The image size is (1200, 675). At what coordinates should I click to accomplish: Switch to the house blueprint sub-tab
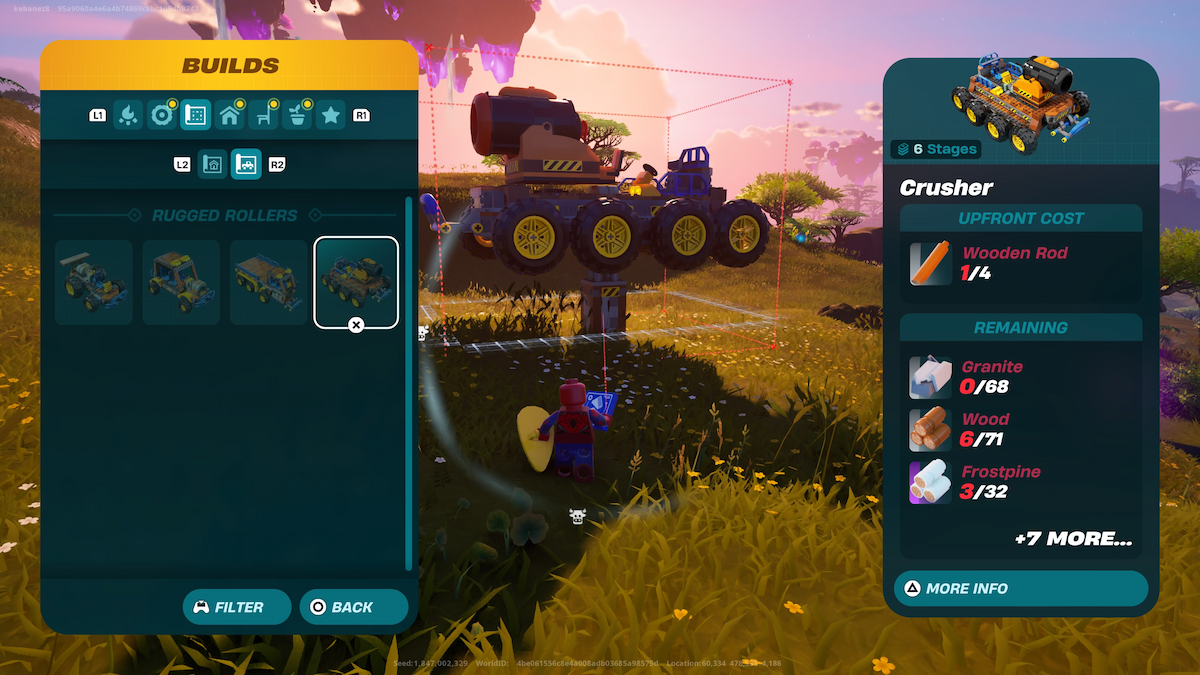coord(211,164)
